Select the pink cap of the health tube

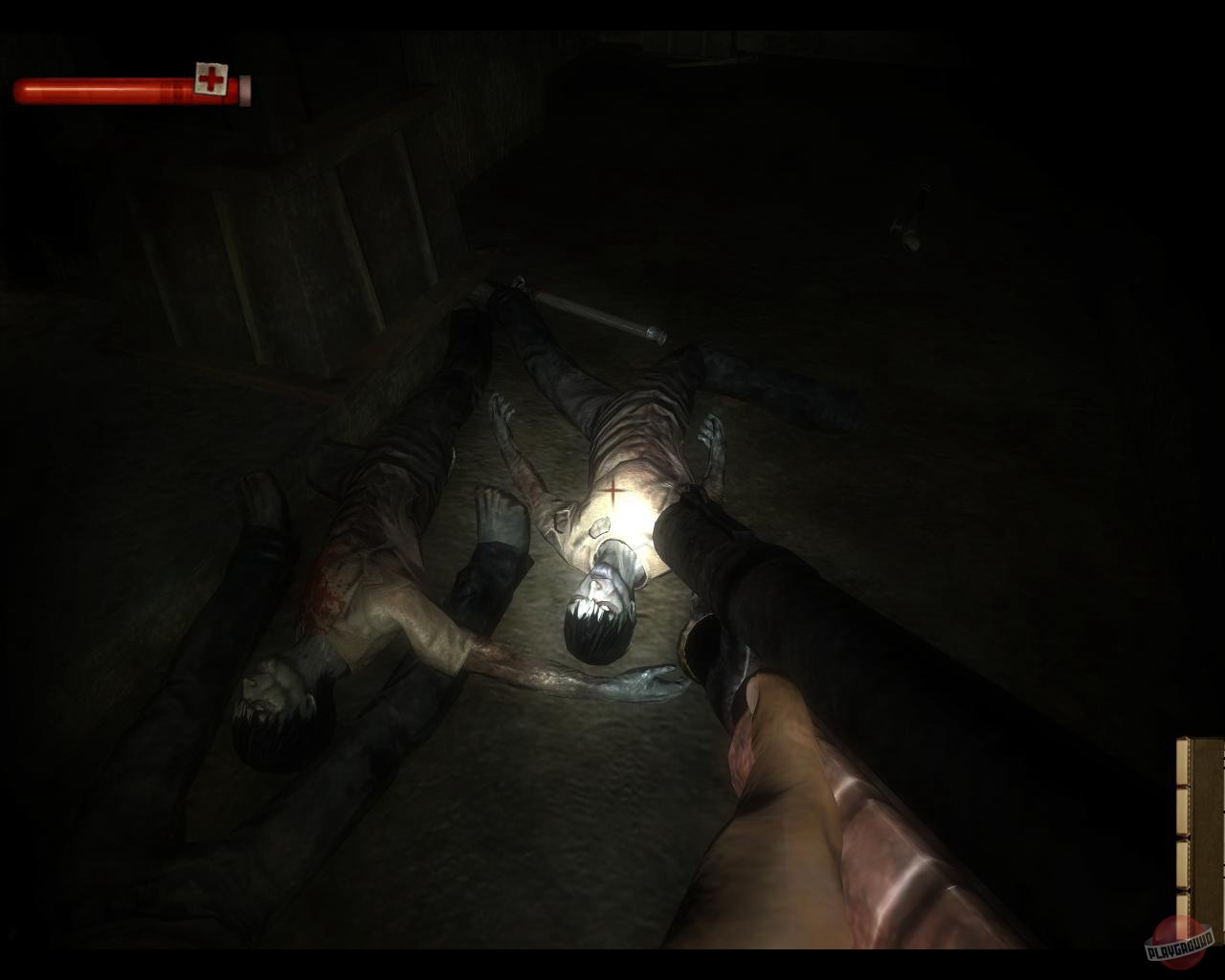click(x=244, y=89)
